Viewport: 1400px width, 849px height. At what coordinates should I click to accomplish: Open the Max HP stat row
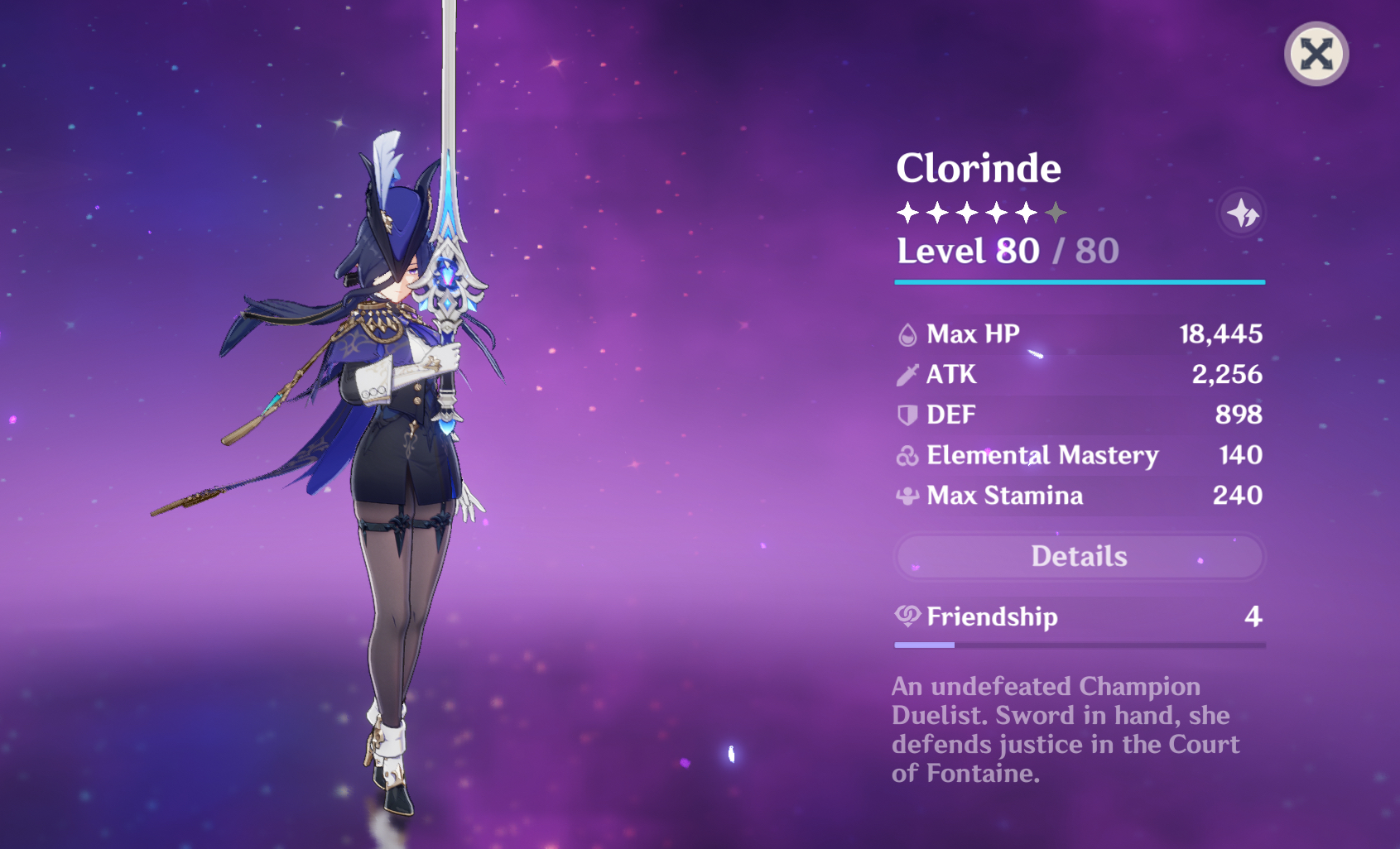click(x=1076, y=334)
